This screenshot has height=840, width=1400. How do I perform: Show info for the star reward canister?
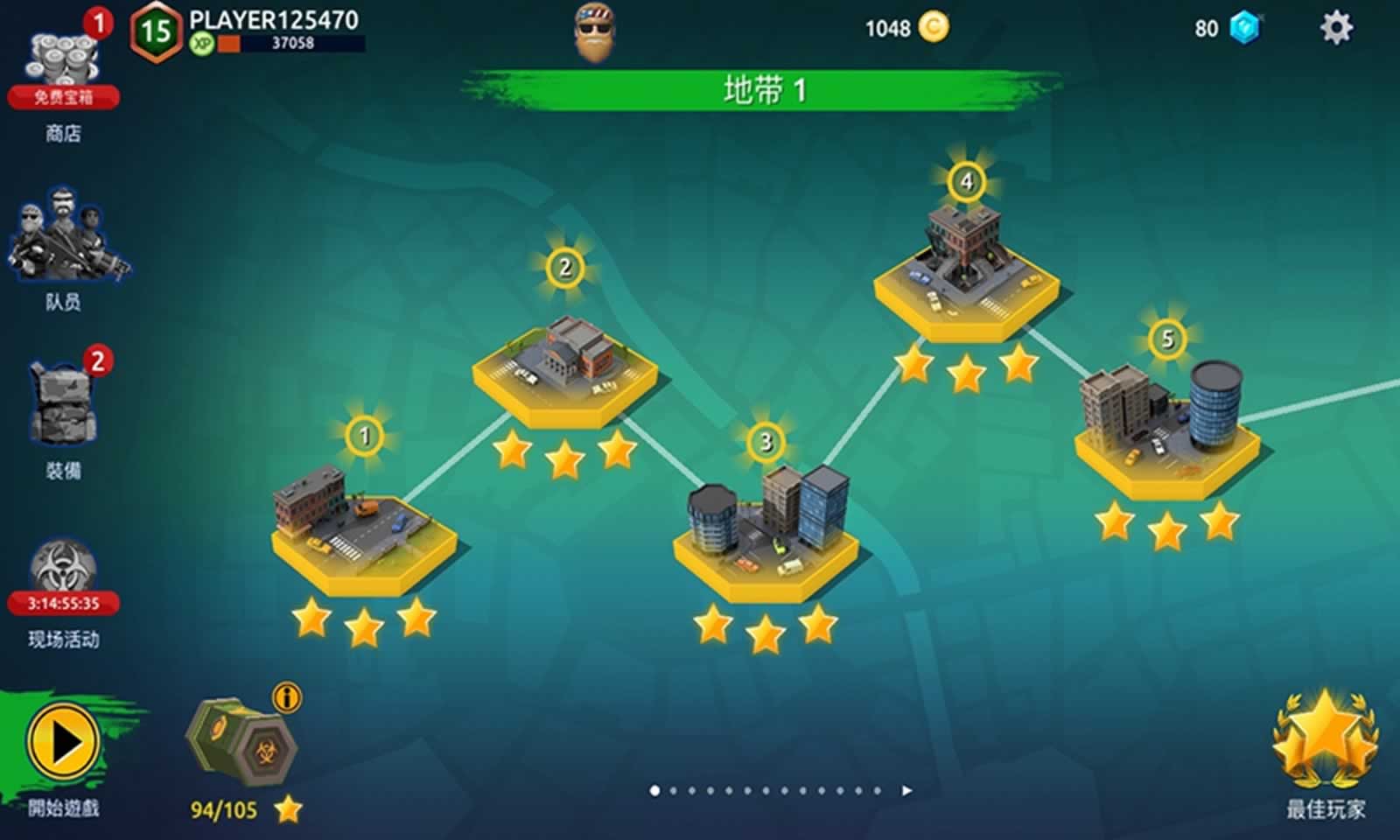click(x=287, y=697)
